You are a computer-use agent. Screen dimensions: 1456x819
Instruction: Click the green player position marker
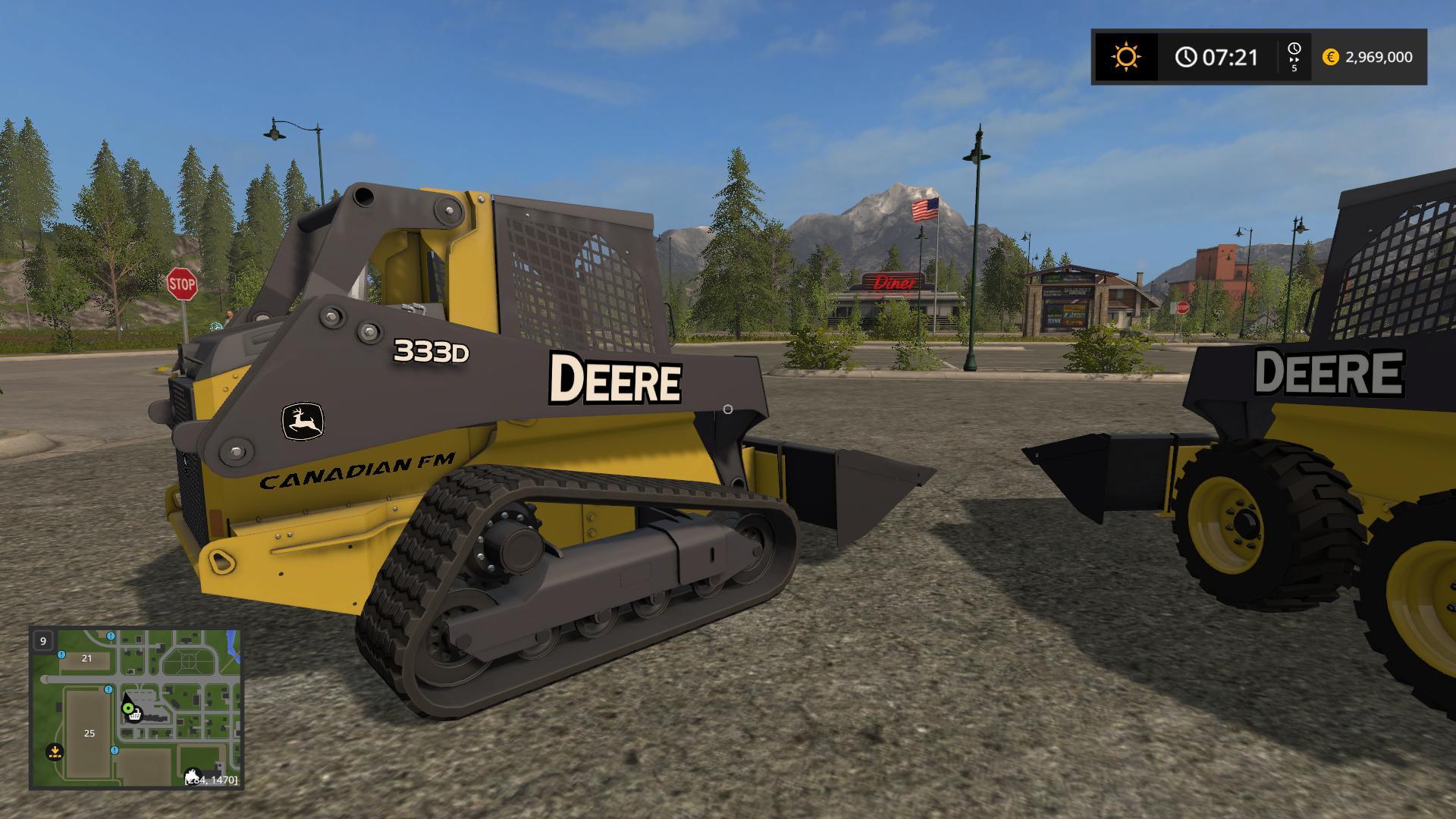click(x=127, y=708)
